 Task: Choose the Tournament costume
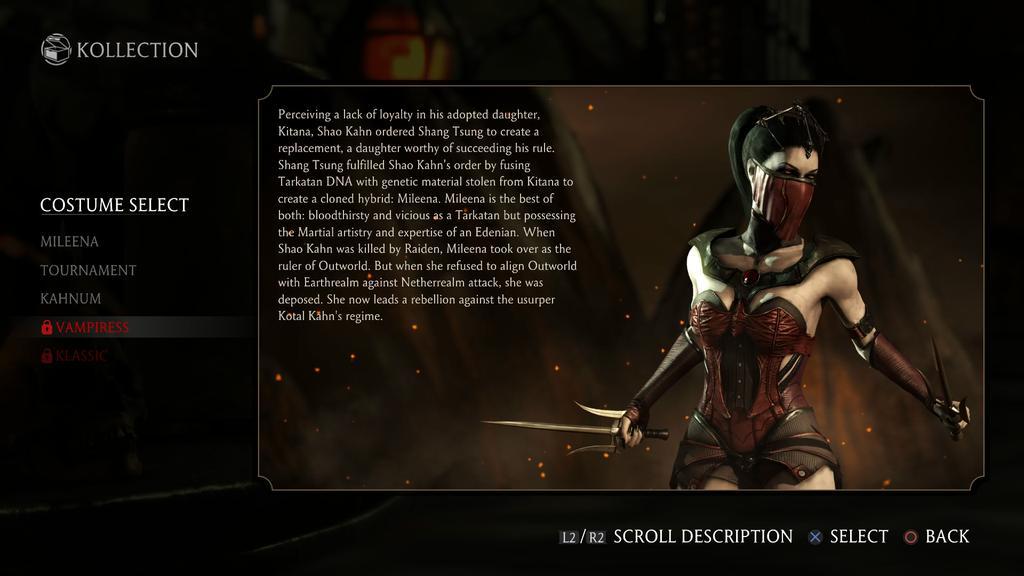[x=88, y=270]
